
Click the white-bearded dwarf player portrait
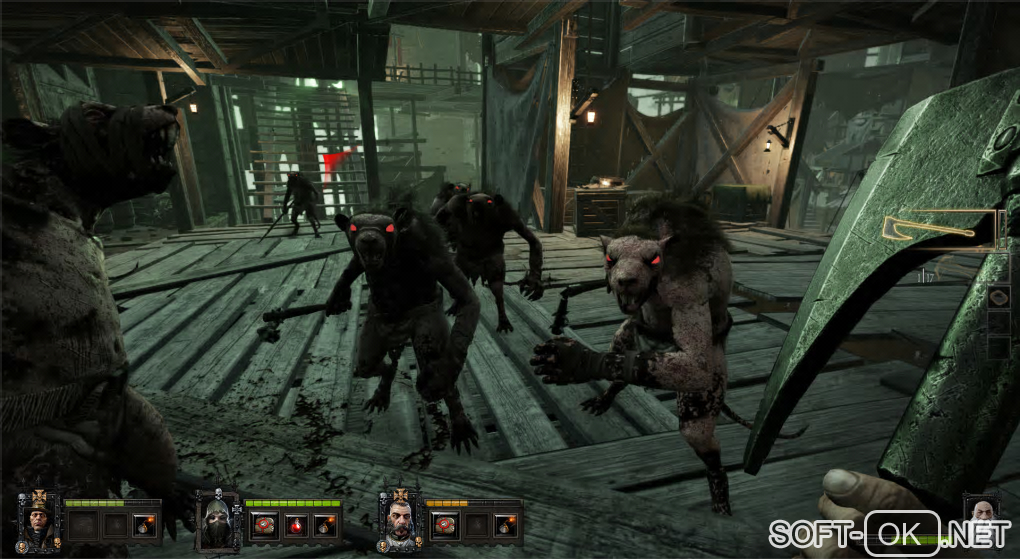983,513
